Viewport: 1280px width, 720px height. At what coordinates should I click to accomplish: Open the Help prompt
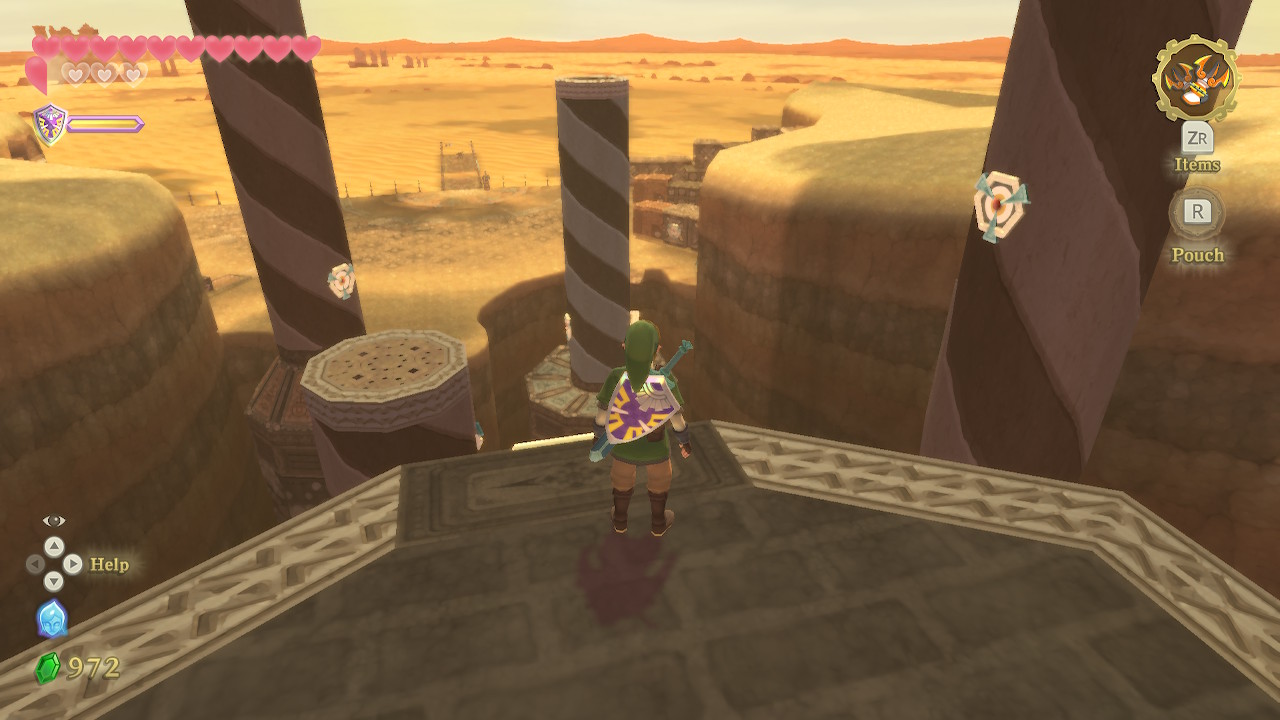[109, 564]
